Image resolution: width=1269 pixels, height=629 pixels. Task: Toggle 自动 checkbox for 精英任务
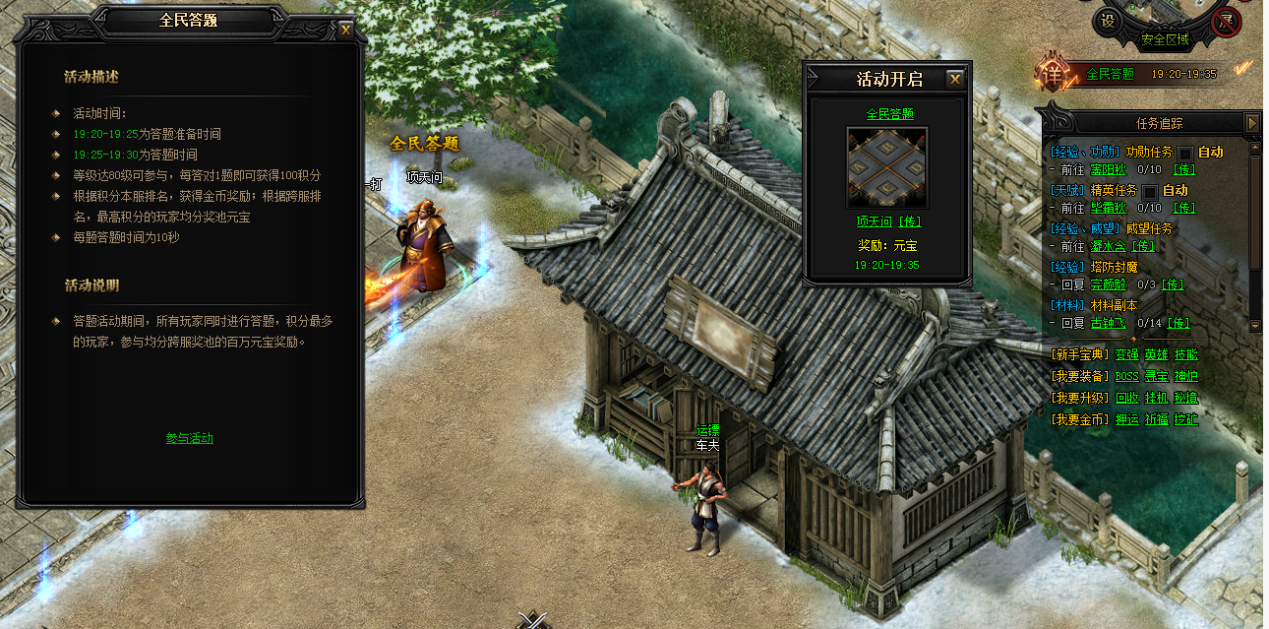pyautogui.click(x=1149, y=191)
